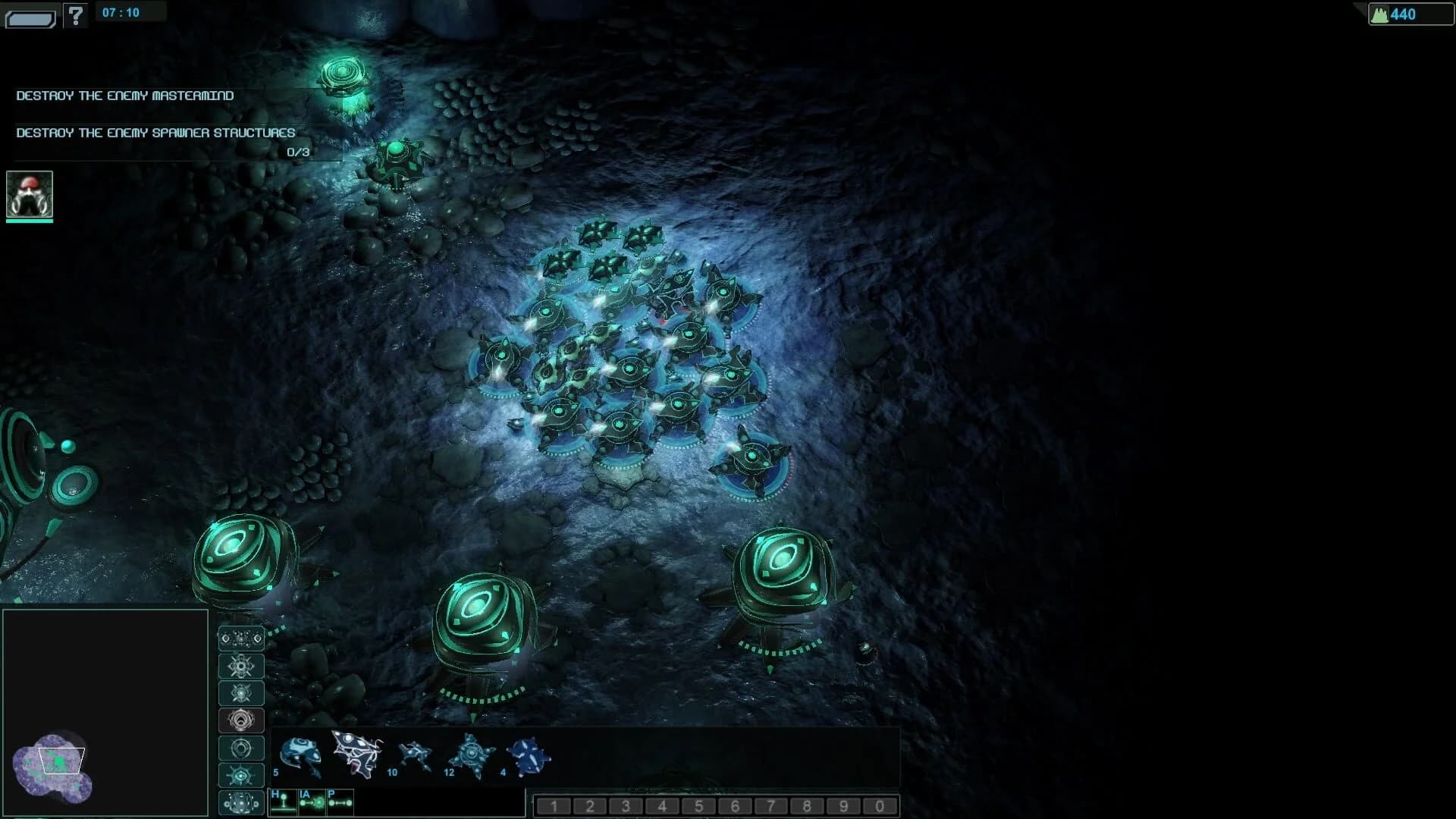Viewport: 1456px width, 819px height.
Task: Click control group button 1
Action: coord(554,805)
